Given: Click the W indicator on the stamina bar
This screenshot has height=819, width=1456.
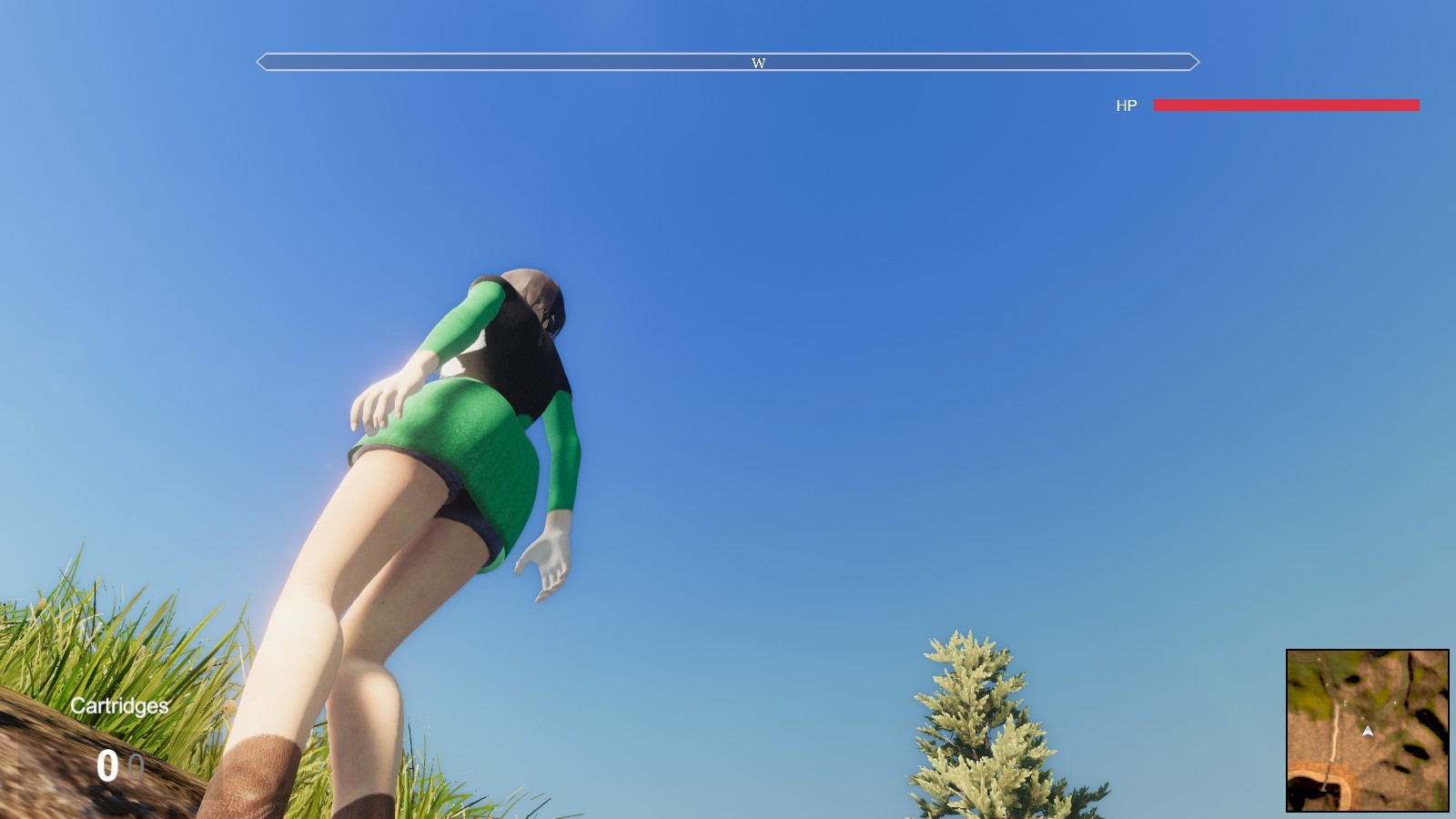Looking at the screenshot, I should tap(758, 63).
